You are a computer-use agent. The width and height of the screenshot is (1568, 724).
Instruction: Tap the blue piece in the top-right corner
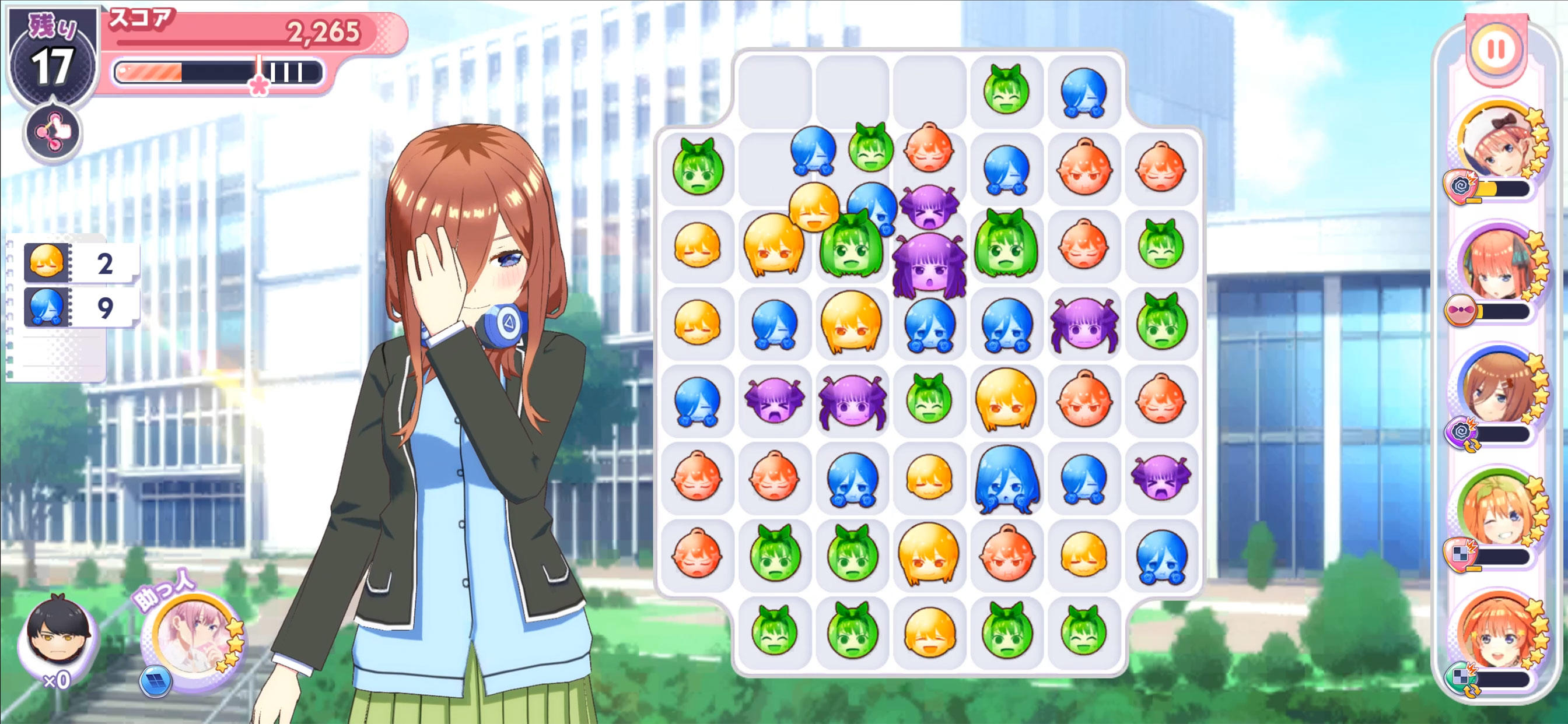click(1083, 92)
